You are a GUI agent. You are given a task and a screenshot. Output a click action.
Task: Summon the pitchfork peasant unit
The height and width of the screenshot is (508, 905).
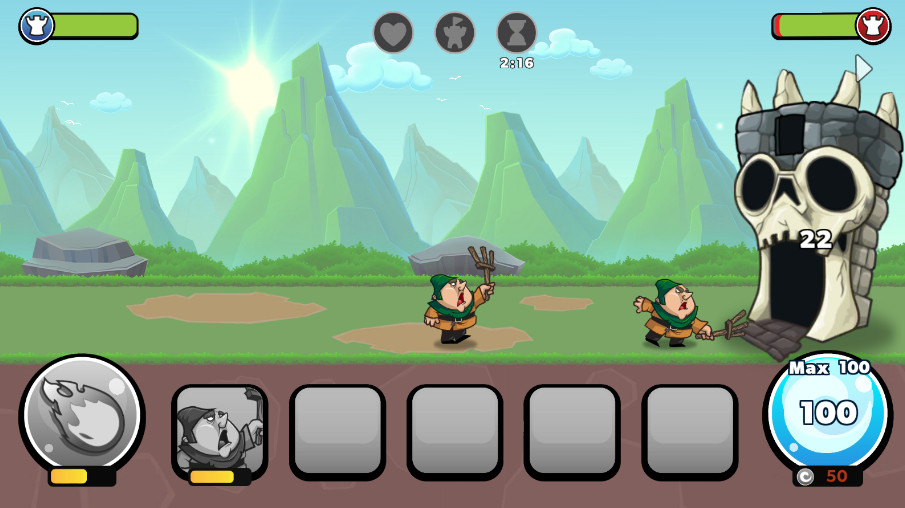tap(219, 430)
